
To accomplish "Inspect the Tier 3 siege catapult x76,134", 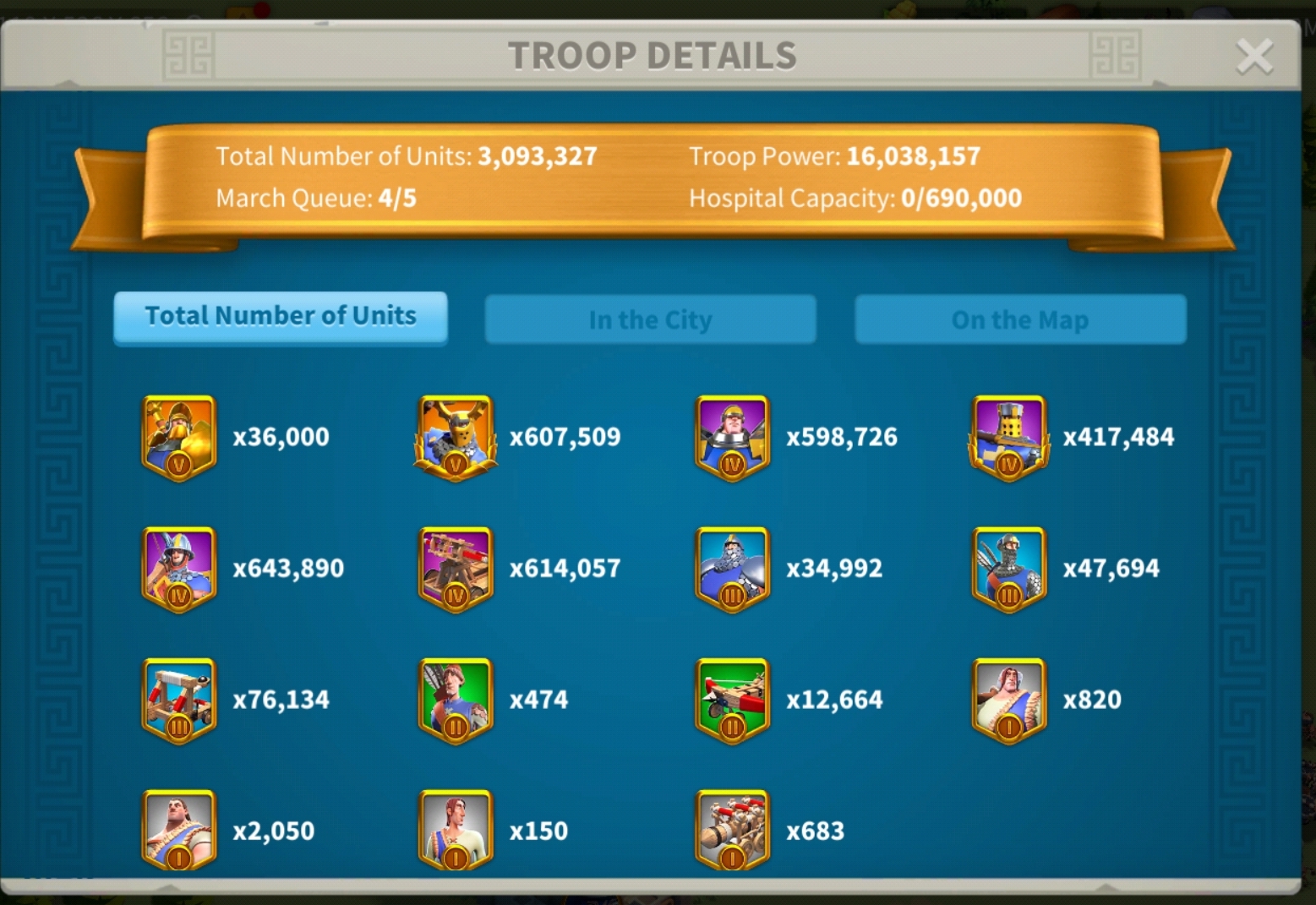I will pyautogui.click(x=178, y=699).
